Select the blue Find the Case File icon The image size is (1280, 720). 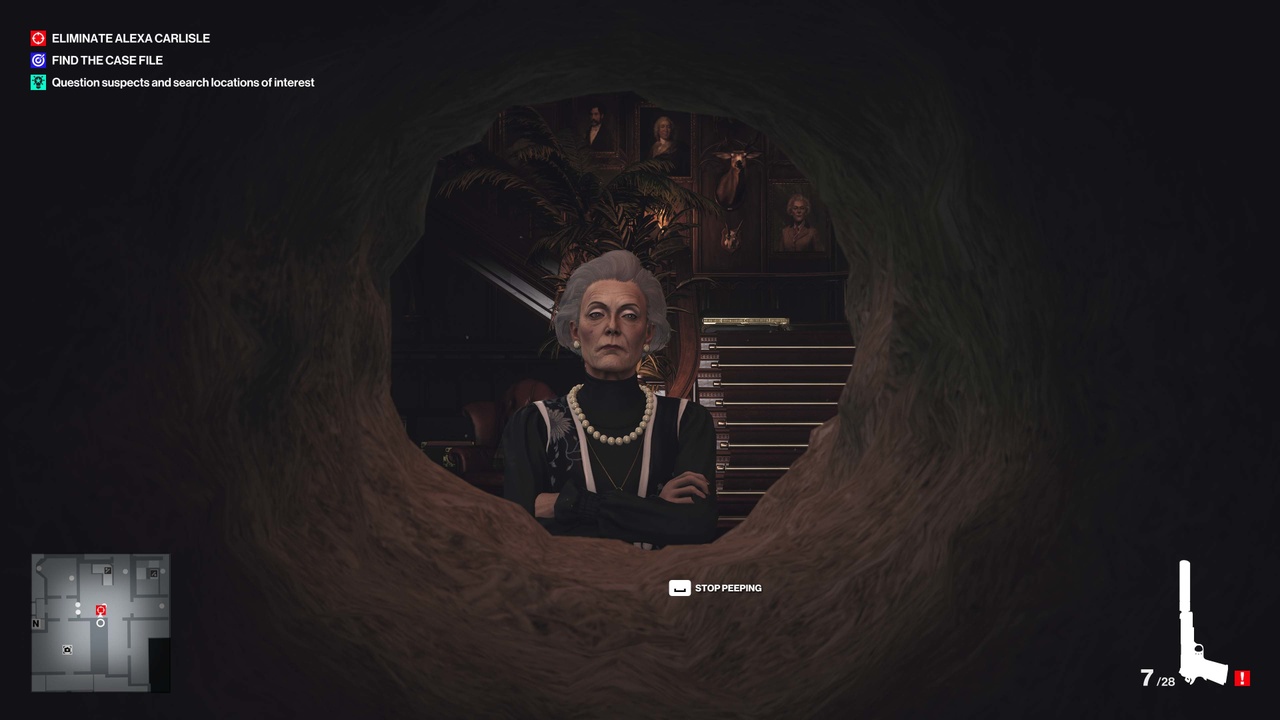click(38, 60)
